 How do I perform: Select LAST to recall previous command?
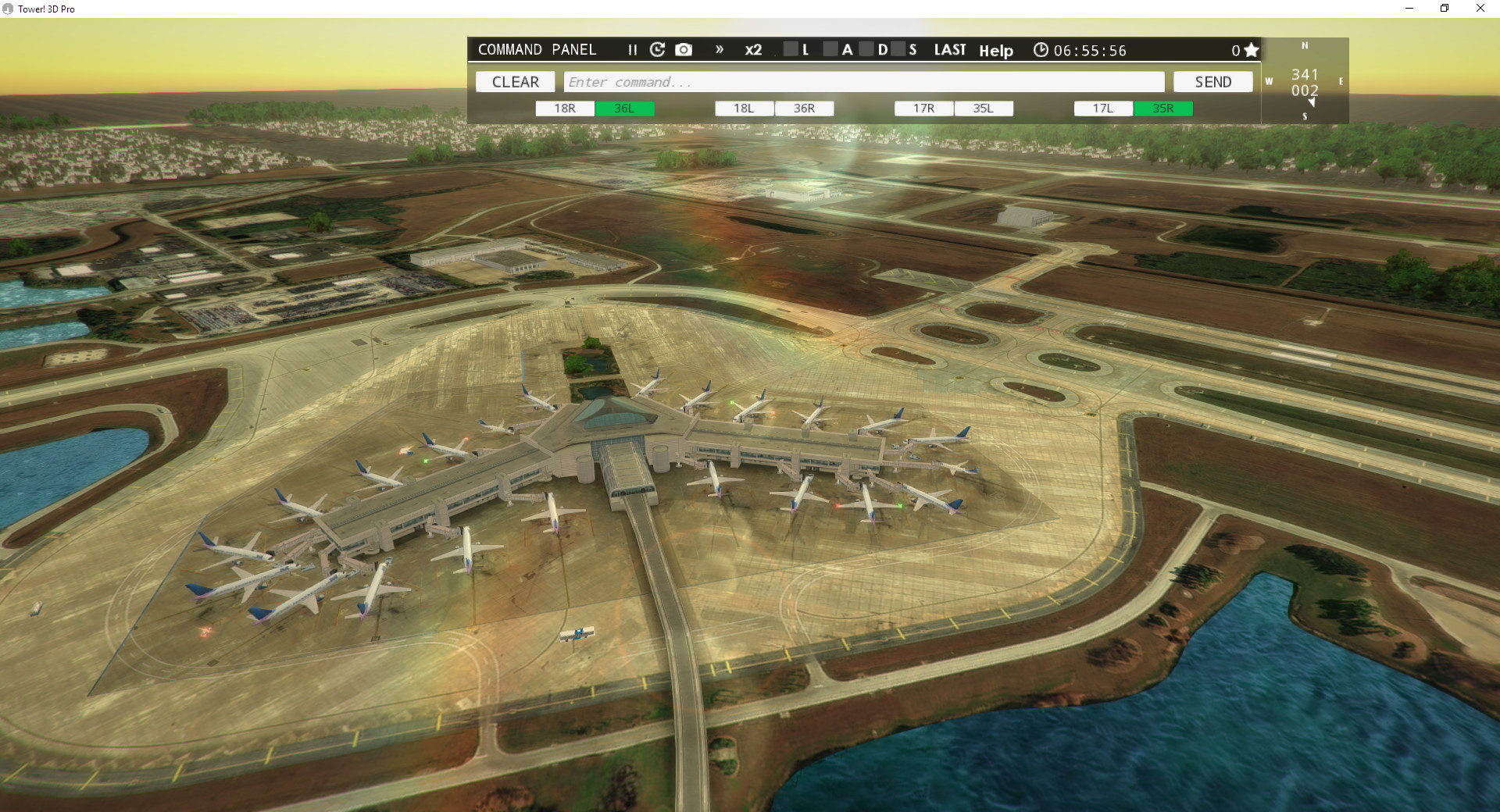949,49
